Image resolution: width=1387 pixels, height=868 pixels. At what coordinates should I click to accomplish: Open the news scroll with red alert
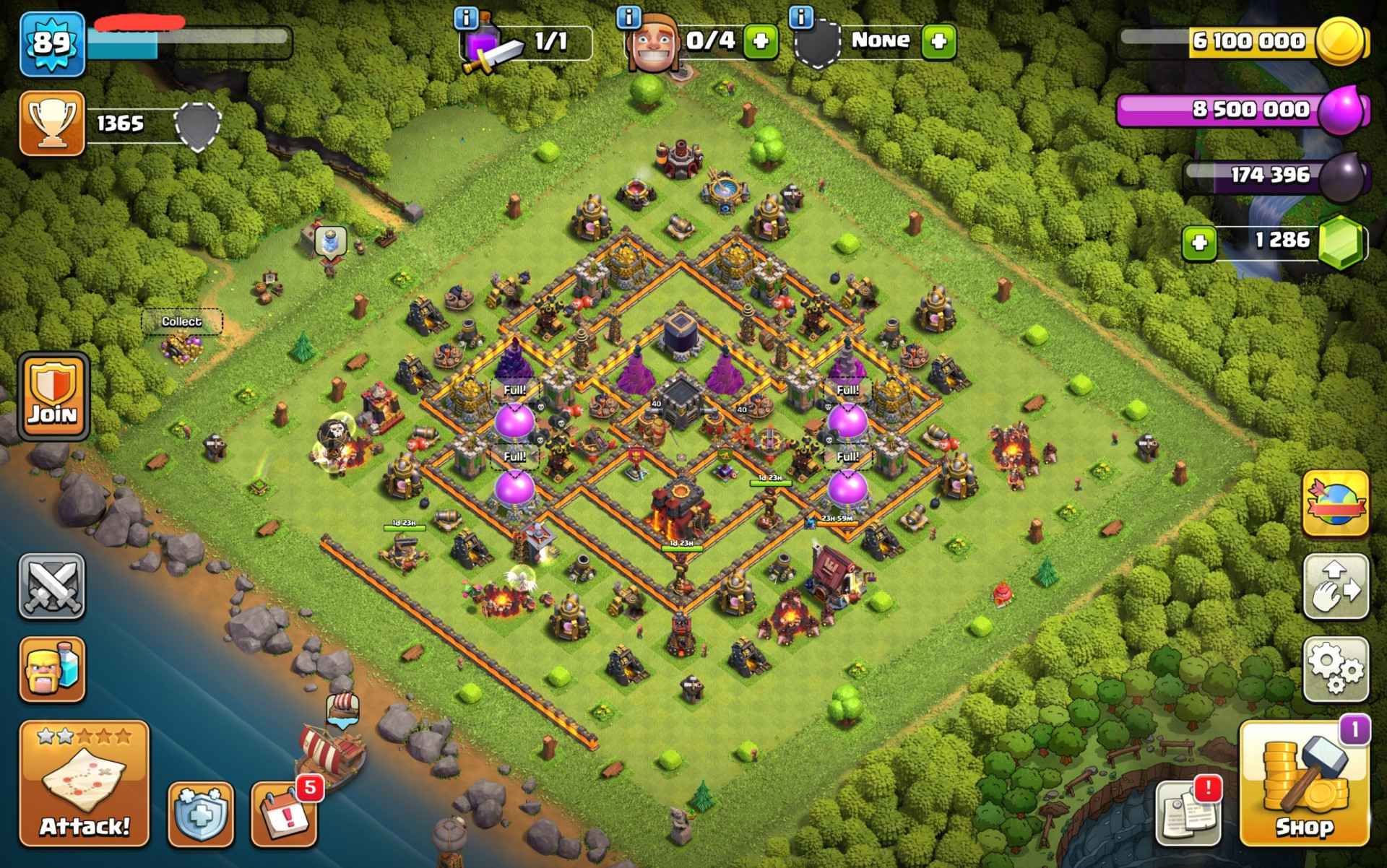point(1188,812)
